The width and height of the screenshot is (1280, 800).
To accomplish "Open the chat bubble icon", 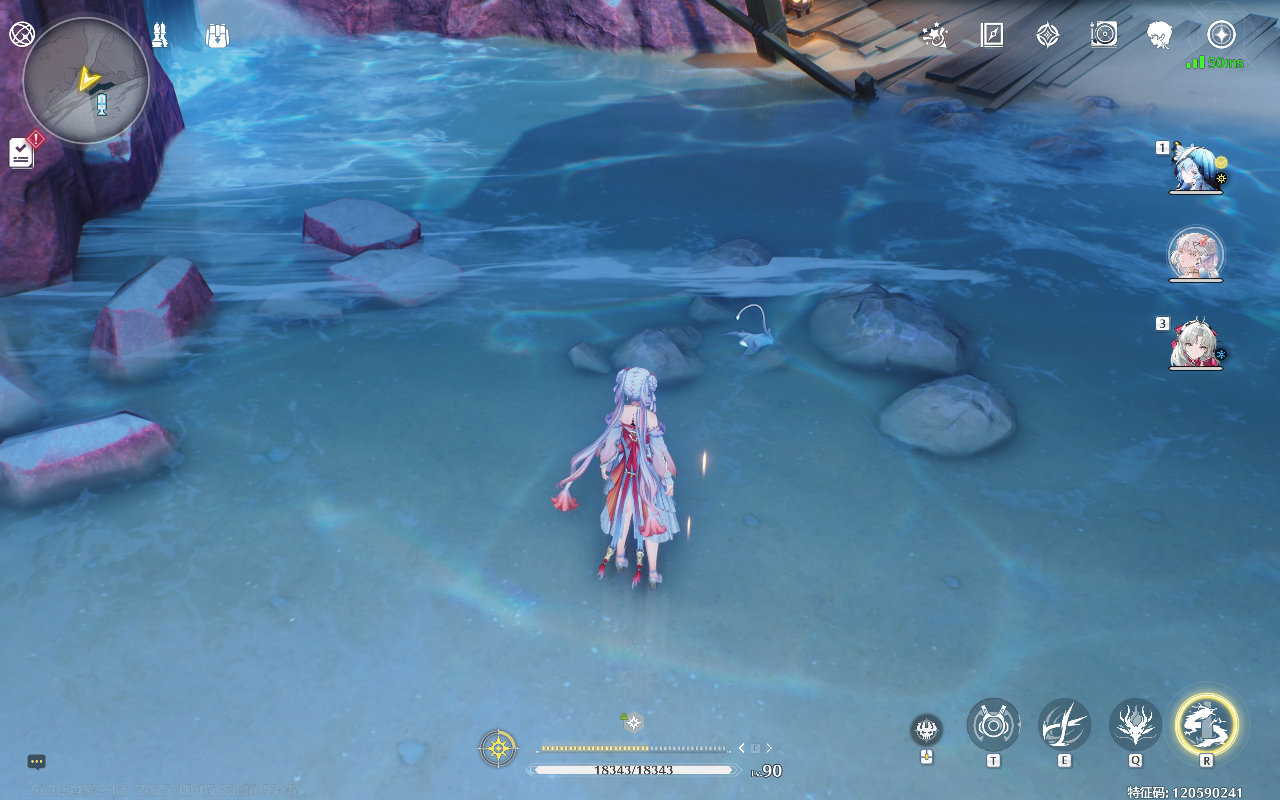I will [x=37, y=762].
